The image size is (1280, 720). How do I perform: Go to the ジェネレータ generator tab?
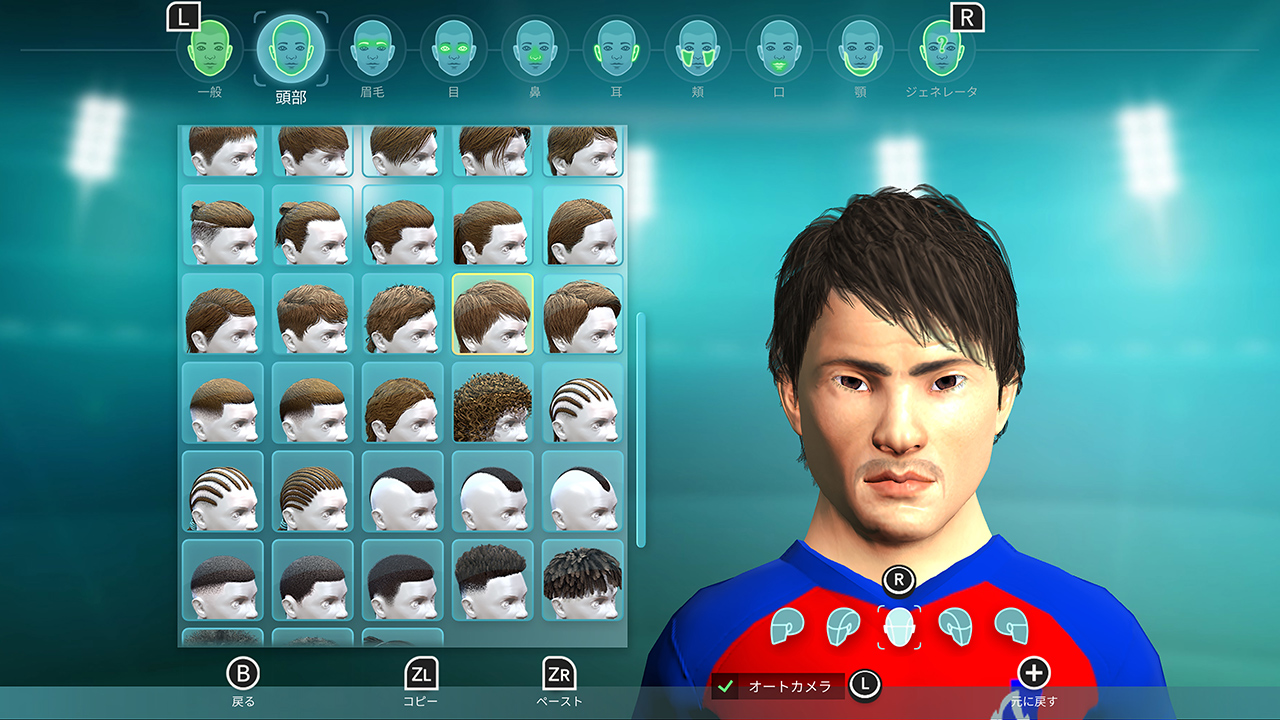[x=941, y=50]
